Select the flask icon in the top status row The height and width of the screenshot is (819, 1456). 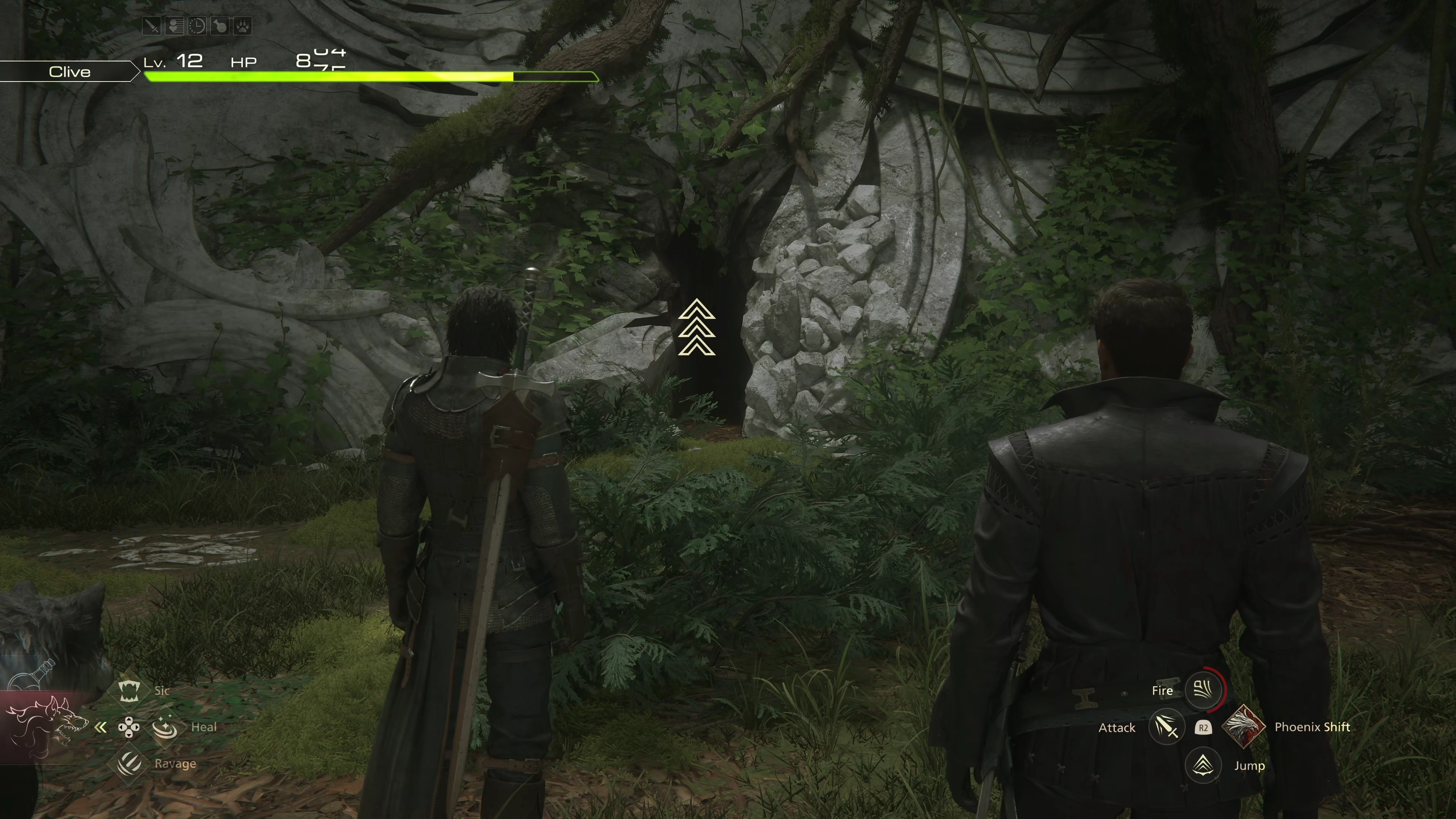[x=220, y=26]
